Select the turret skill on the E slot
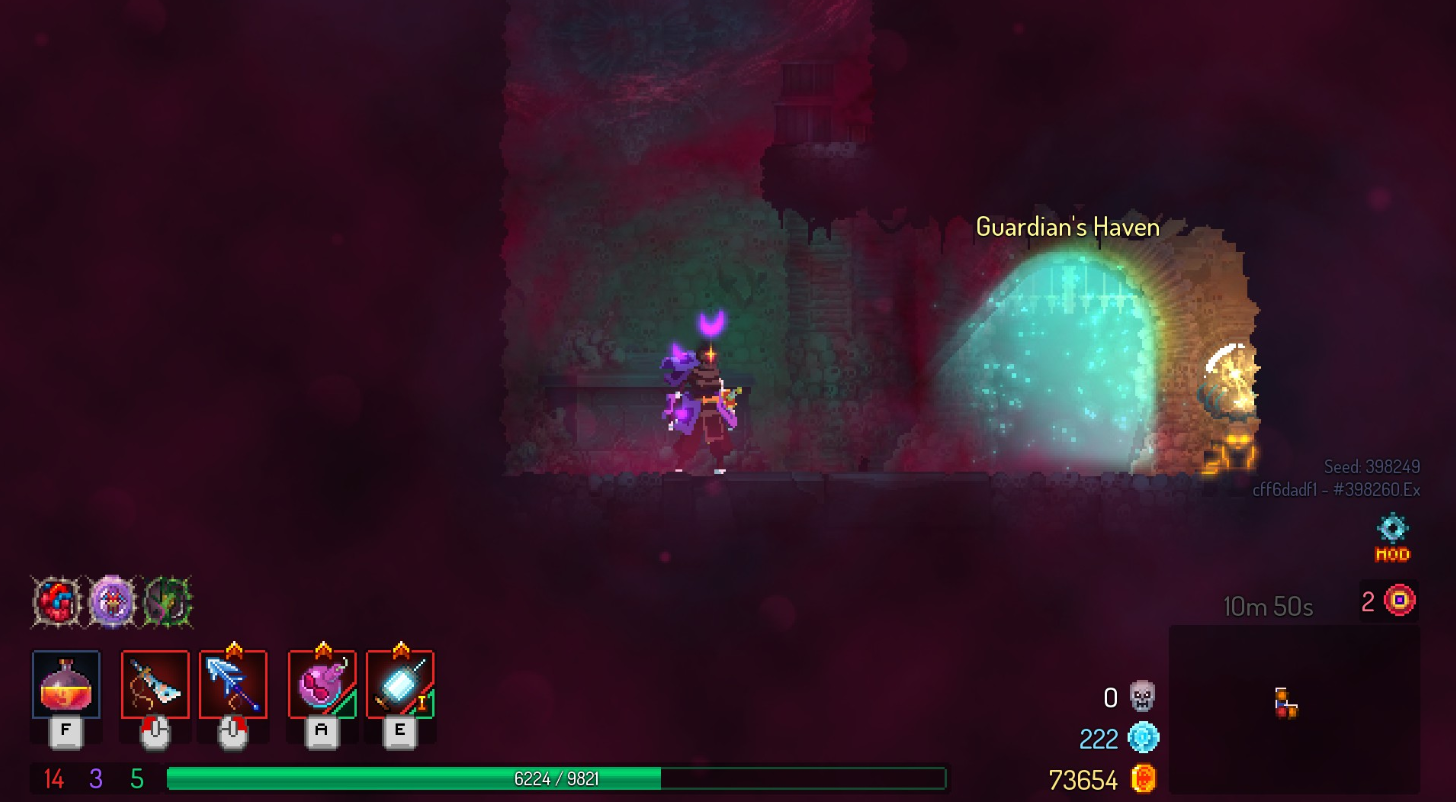The width and height of the screenshot is (1456, 802). (399, 686)
